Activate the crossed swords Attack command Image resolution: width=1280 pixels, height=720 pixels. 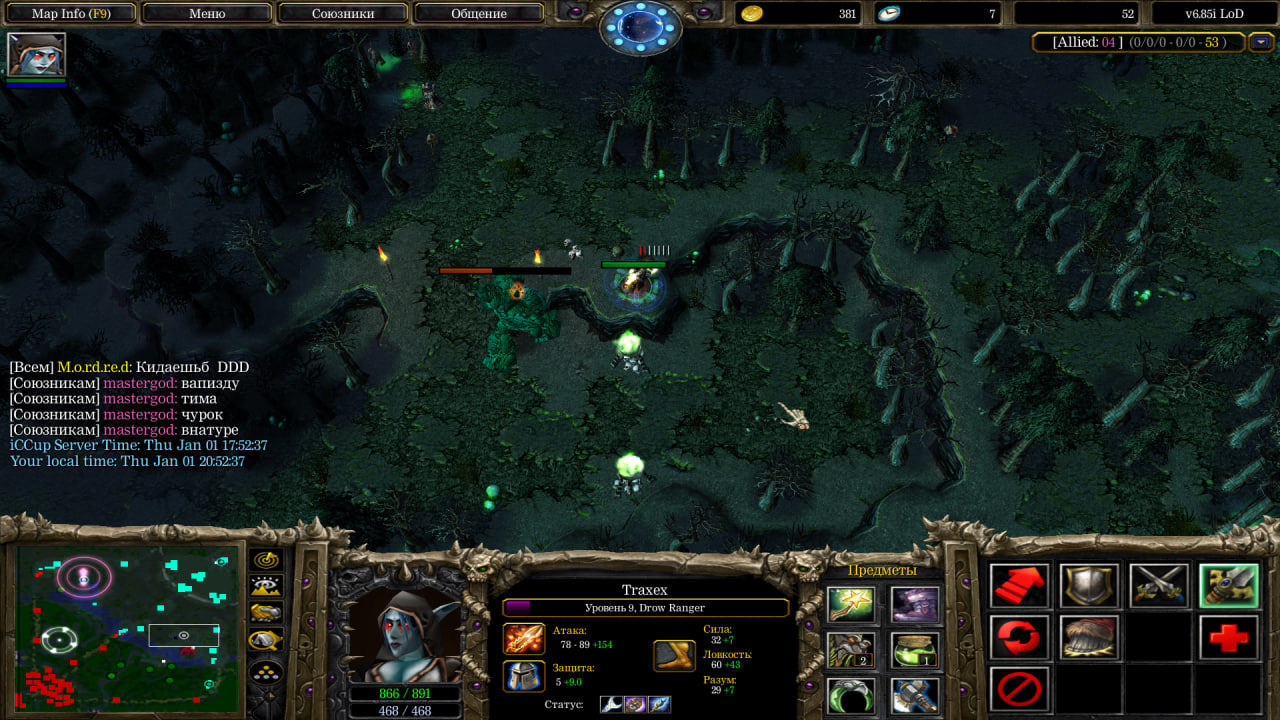pyautogui.click(x=1159, y=586)
